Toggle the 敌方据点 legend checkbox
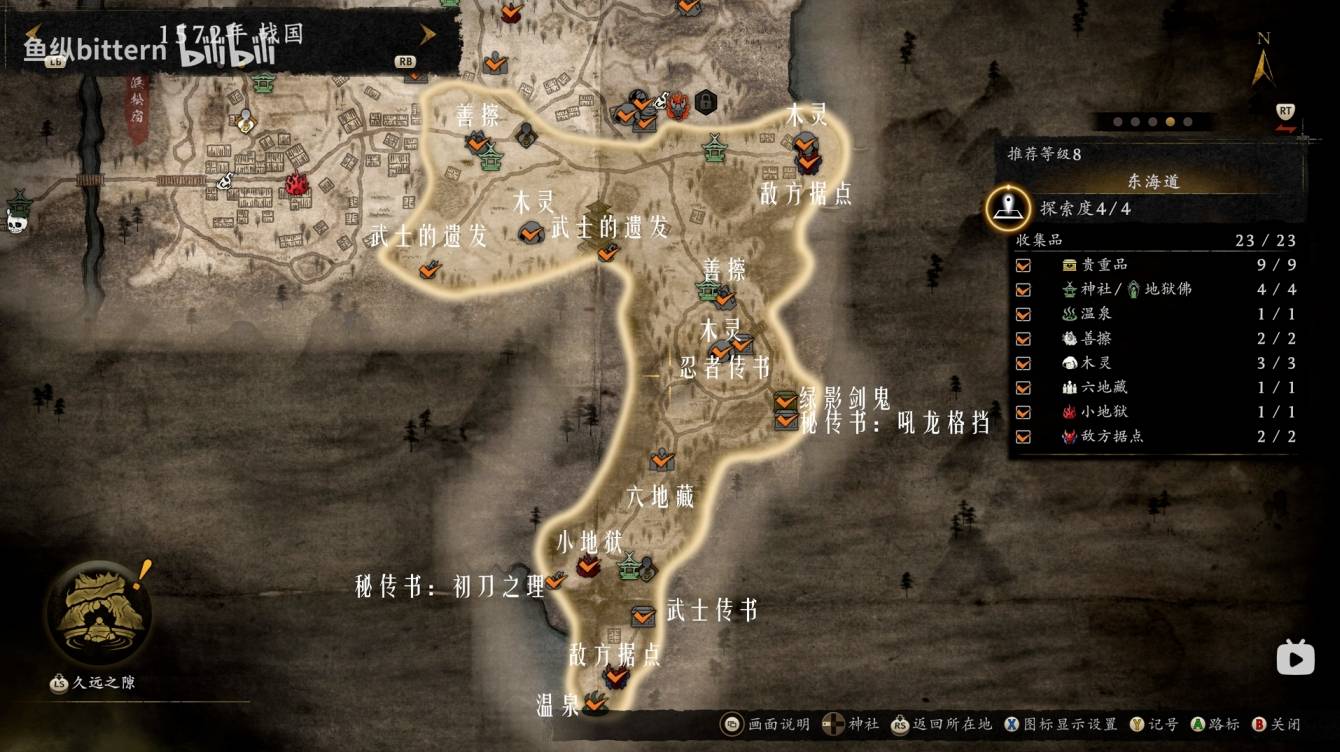This screenshot has width=1340, height=752. (1023, 436)
